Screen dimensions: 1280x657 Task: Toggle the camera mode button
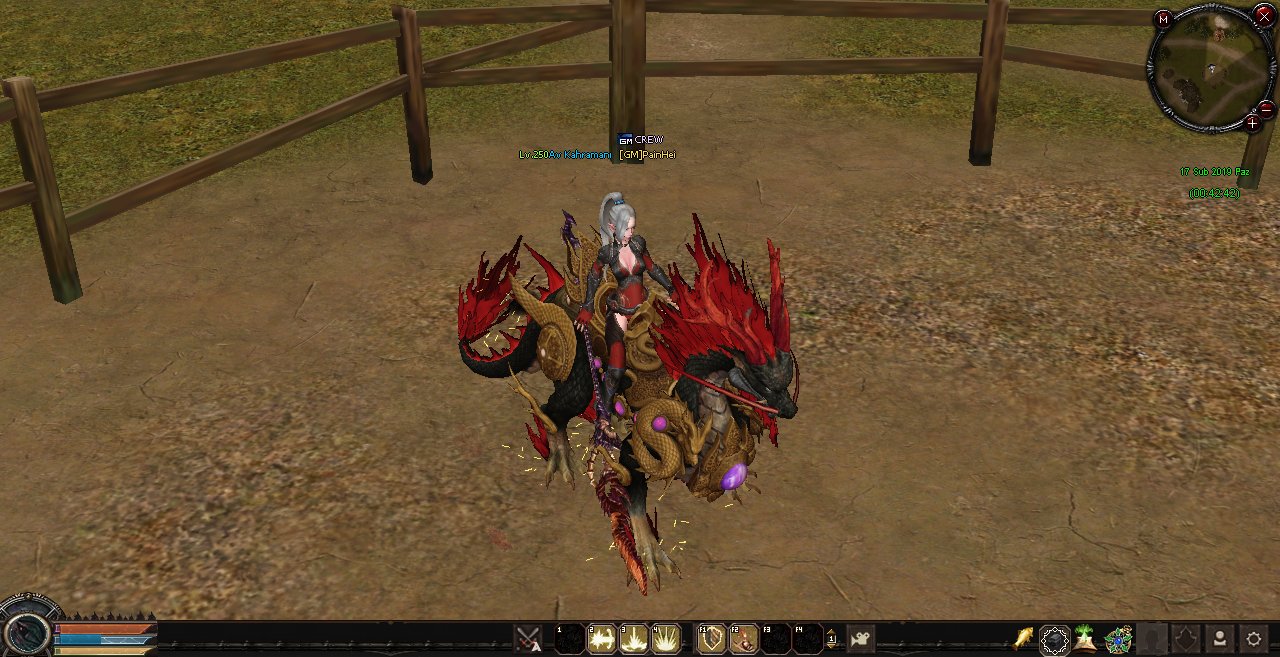(x=860, y=638)
